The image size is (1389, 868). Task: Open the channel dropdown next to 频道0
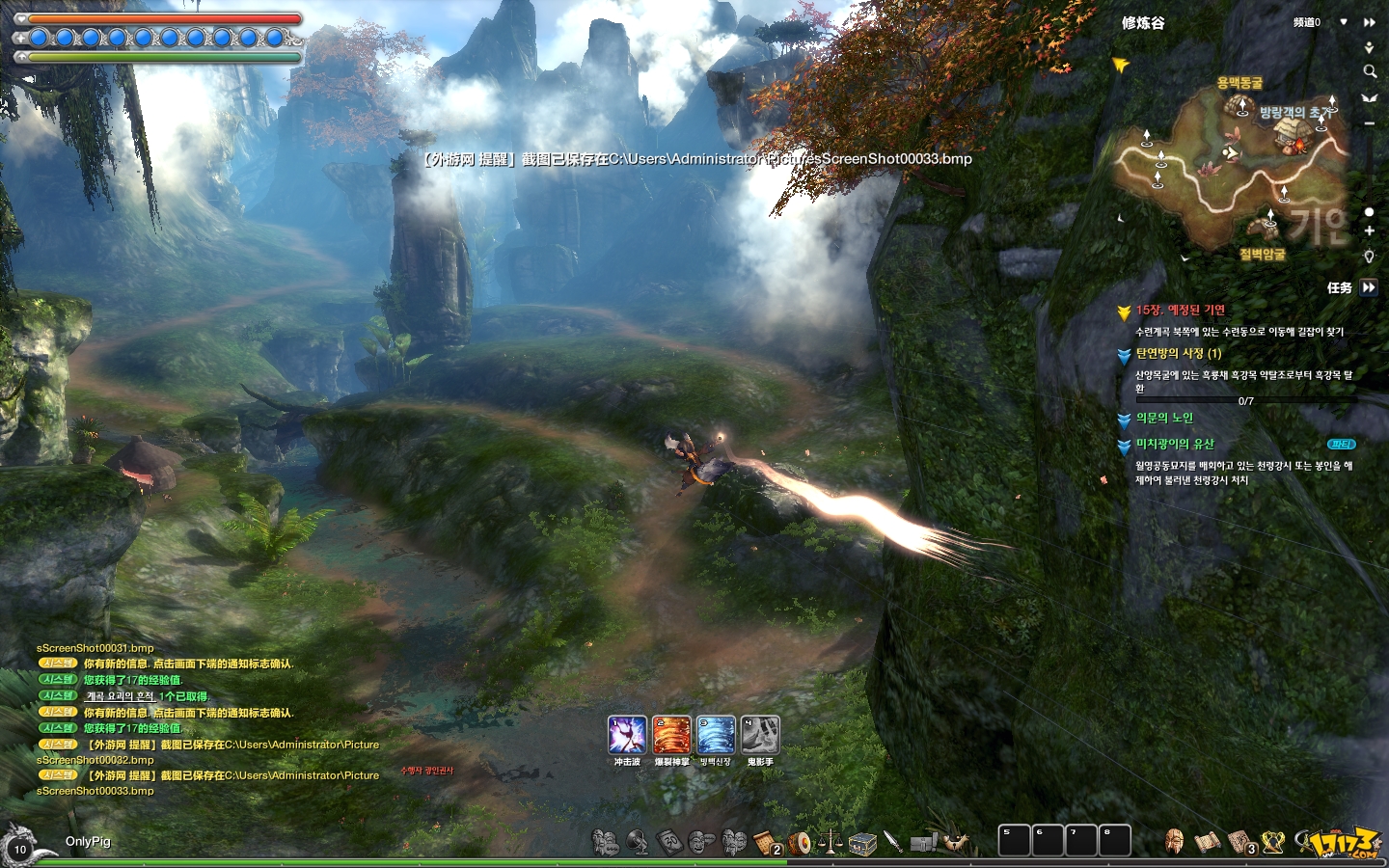click(1344, 22)
